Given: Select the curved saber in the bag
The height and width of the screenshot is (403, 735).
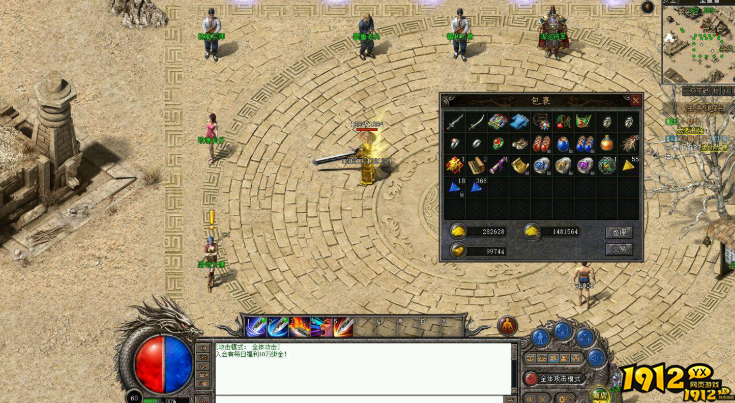Looking at the screenshot, I should click(477, 122).
